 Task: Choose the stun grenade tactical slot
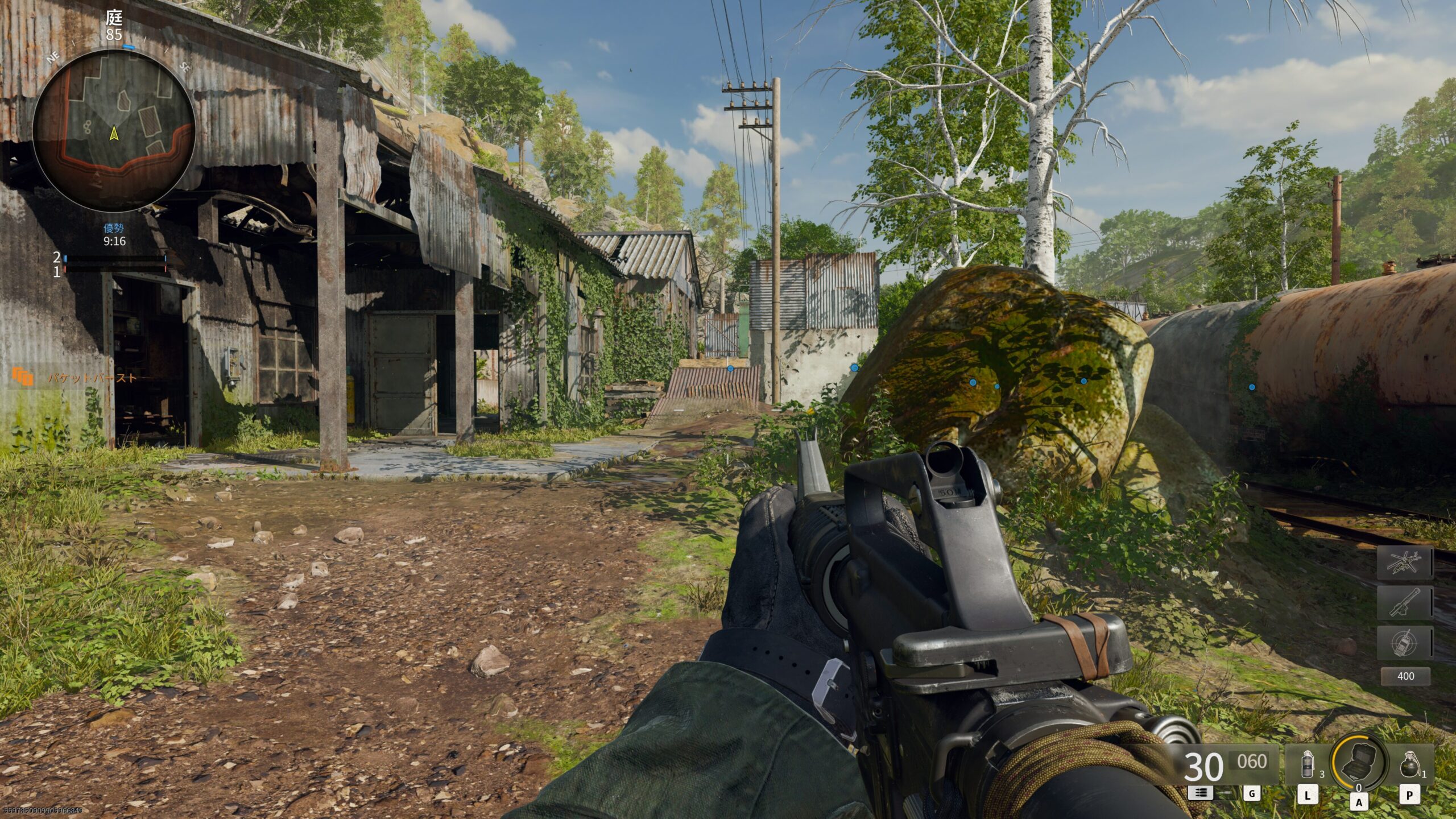tap(1308, 764)
